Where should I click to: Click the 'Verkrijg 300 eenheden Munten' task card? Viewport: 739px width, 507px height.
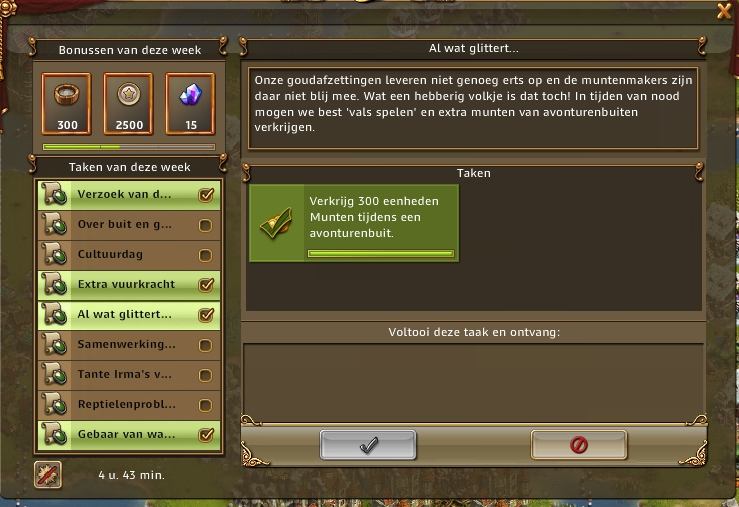point(353,223)
